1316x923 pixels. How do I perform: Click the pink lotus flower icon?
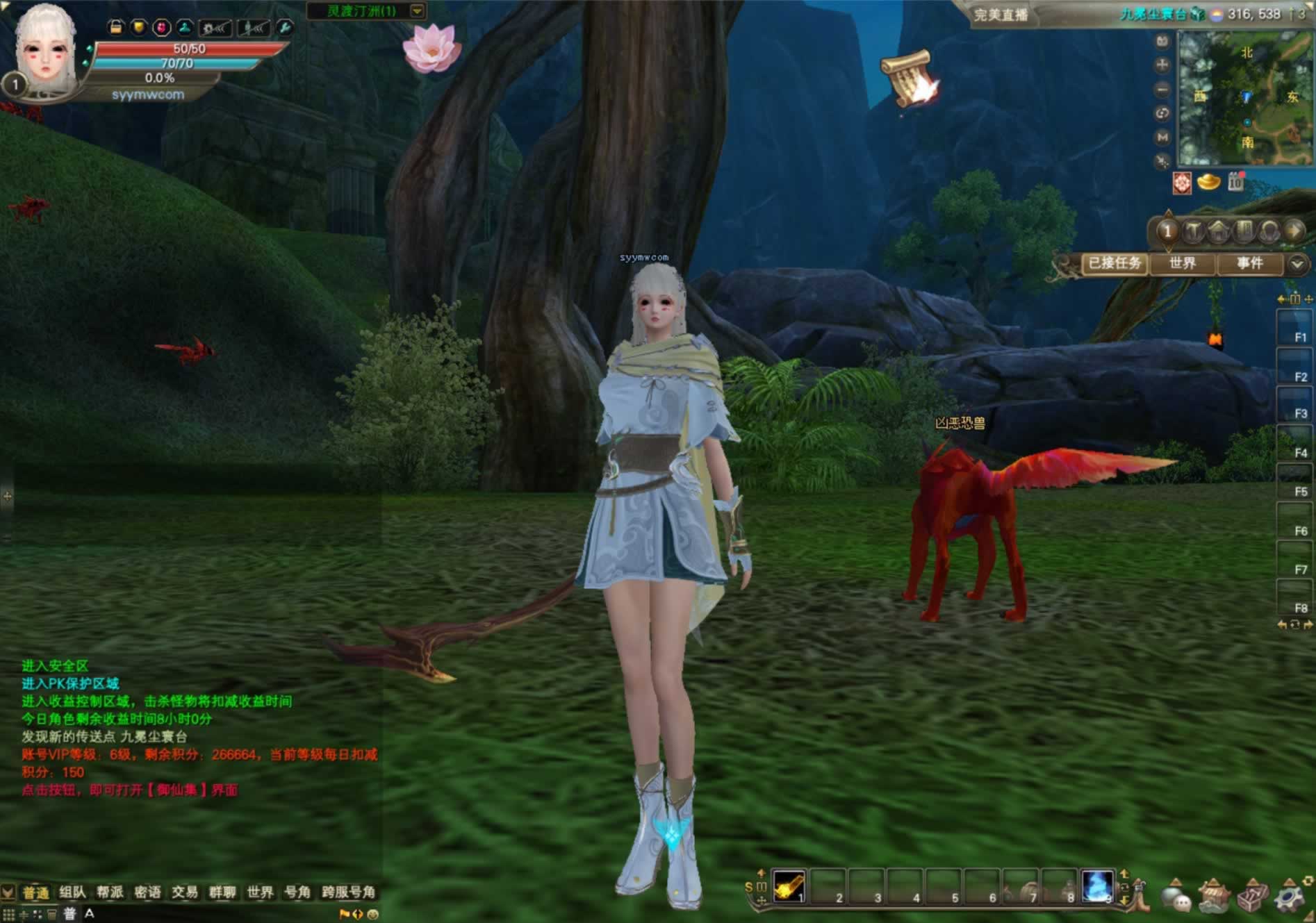[x=431, y=47]
